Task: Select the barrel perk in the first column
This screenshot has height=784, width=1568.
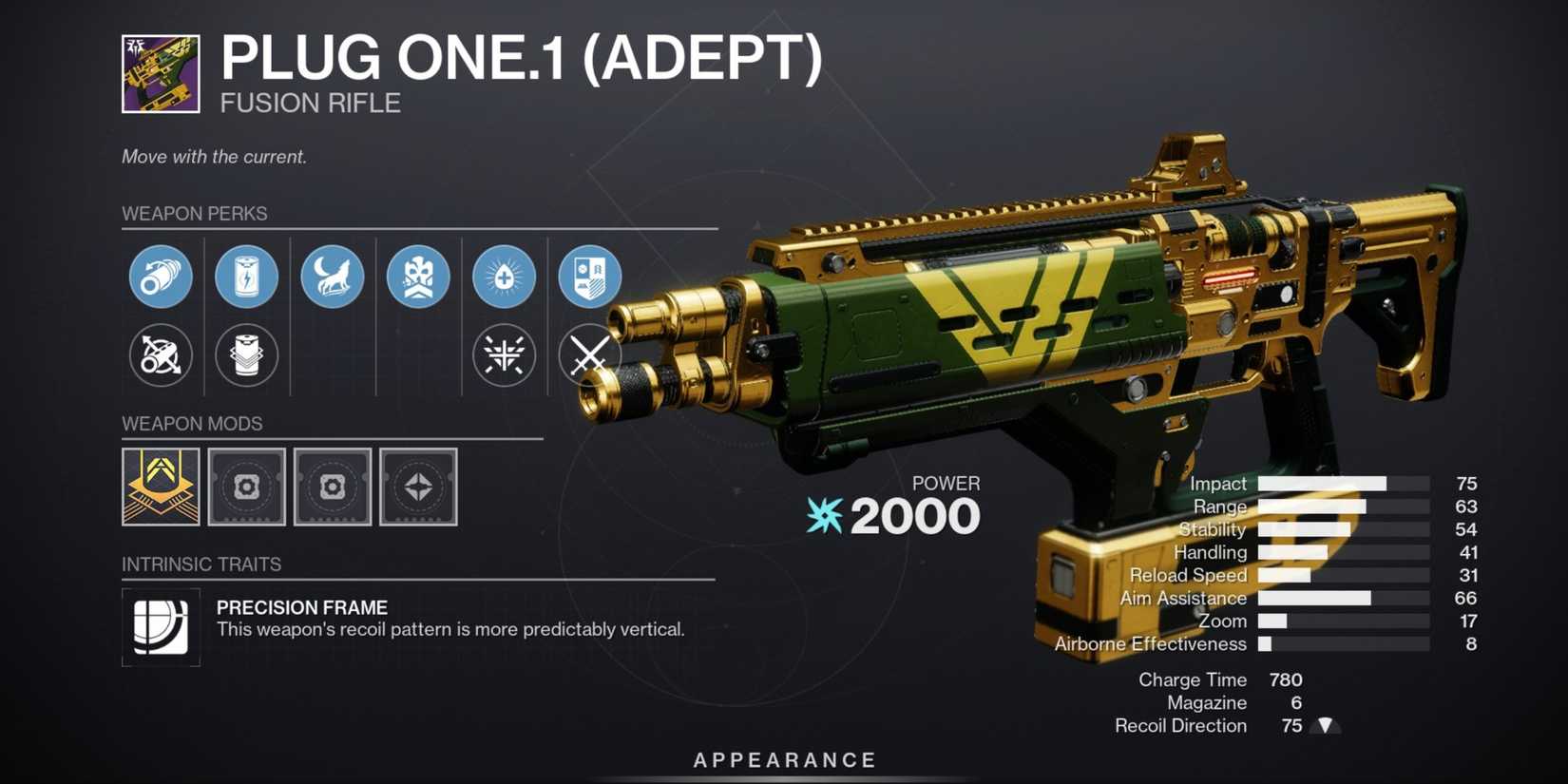Action: pos(161,277)
